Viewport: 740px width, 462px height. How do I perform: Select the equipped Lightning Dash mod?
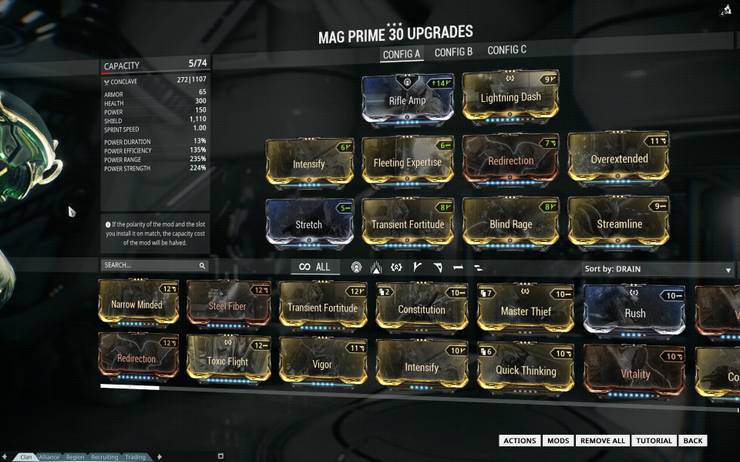click(510, 97)
